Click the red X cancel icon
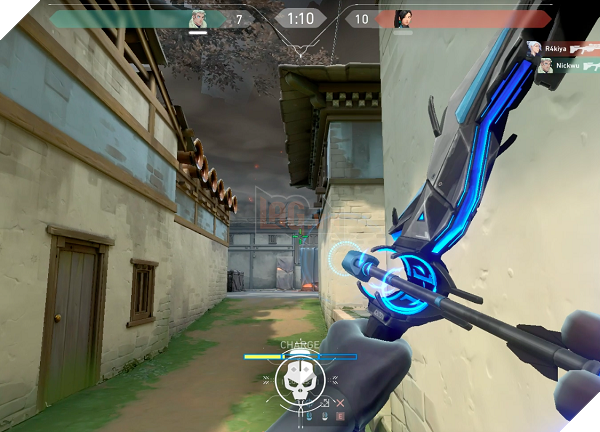This screenshot has height=432, width=600. [x=339, y=403]
